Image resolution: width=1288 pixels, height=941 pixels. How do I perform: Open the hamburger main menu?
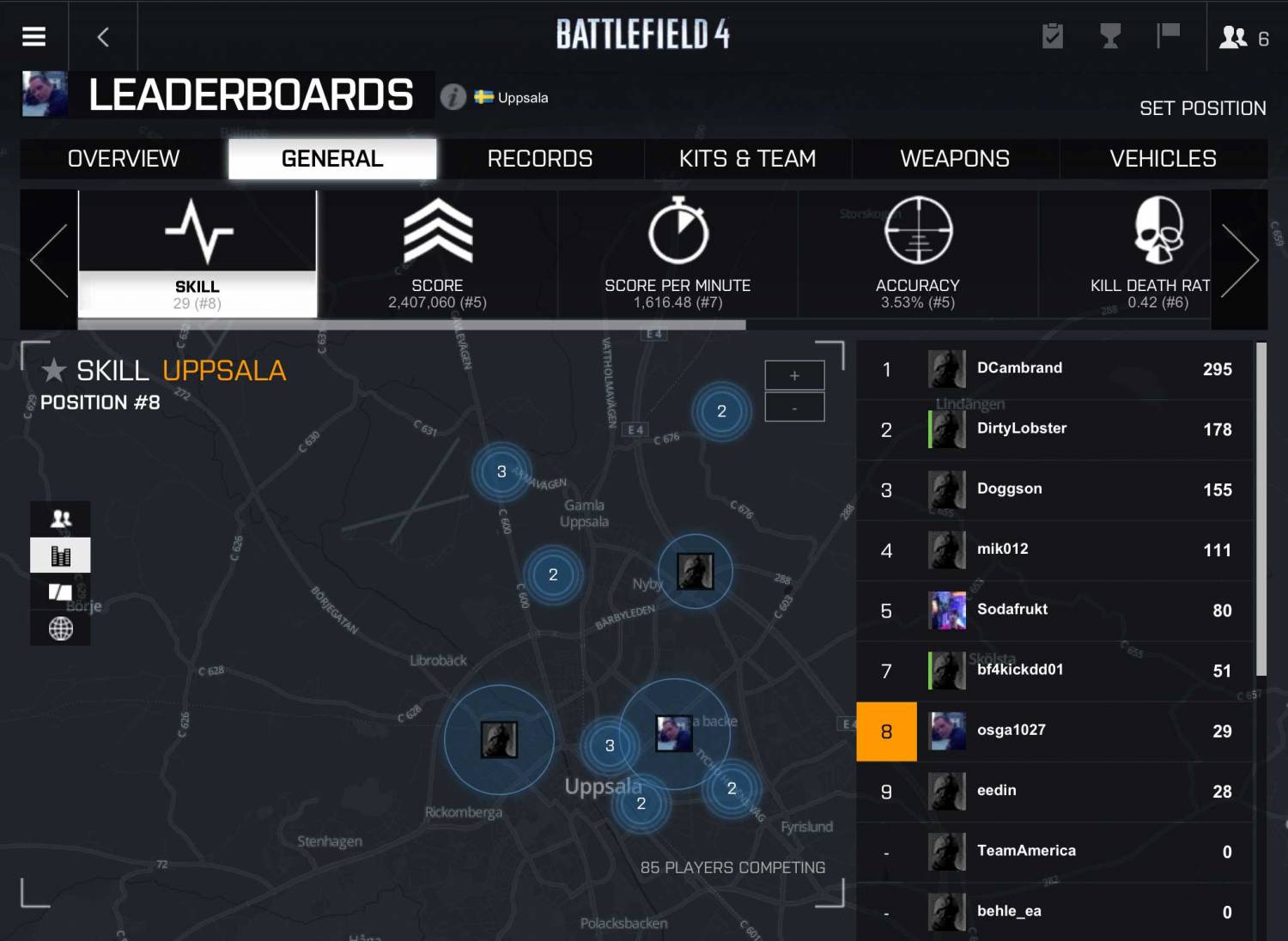pyautogui.click(x=33, y=36)
